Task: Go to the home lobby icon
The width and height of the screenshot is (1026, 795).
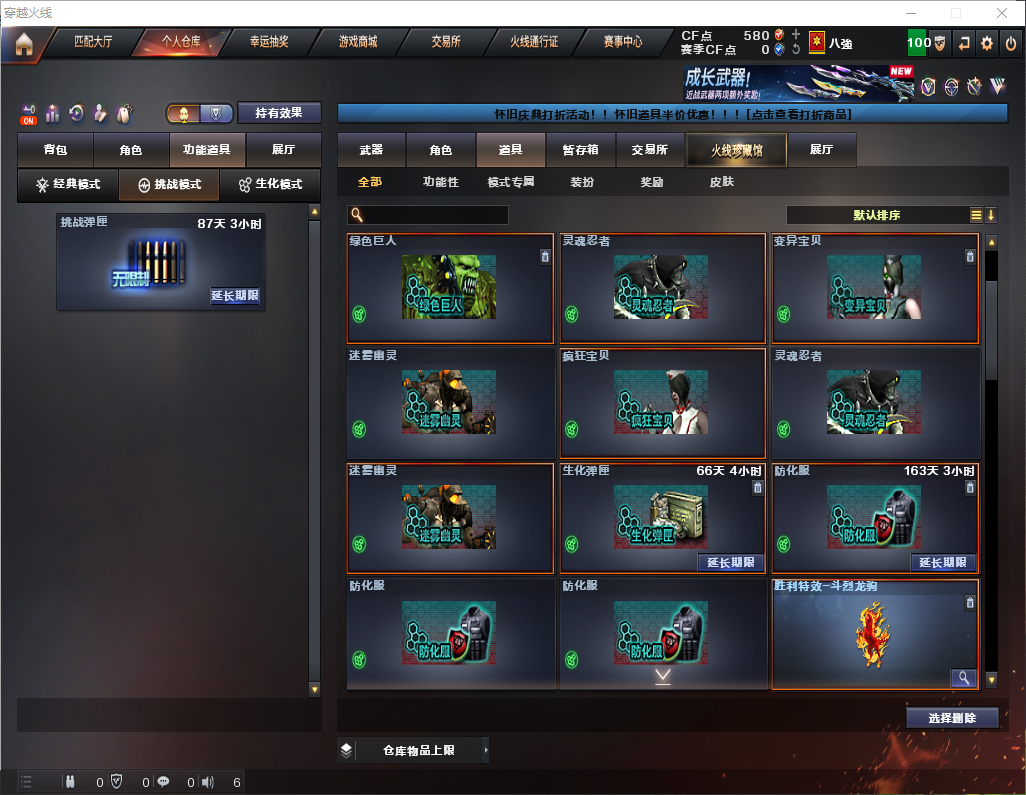Action: click(24, 44)
